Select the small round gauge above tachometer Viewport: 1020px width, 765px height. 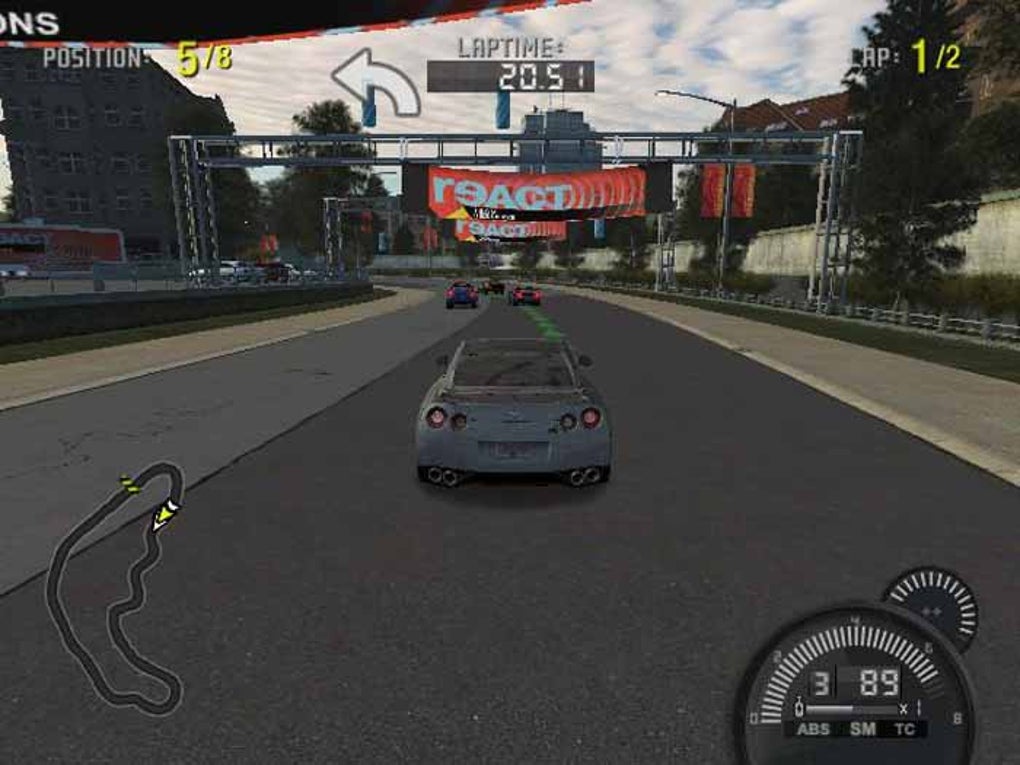[x=931, y=606]
